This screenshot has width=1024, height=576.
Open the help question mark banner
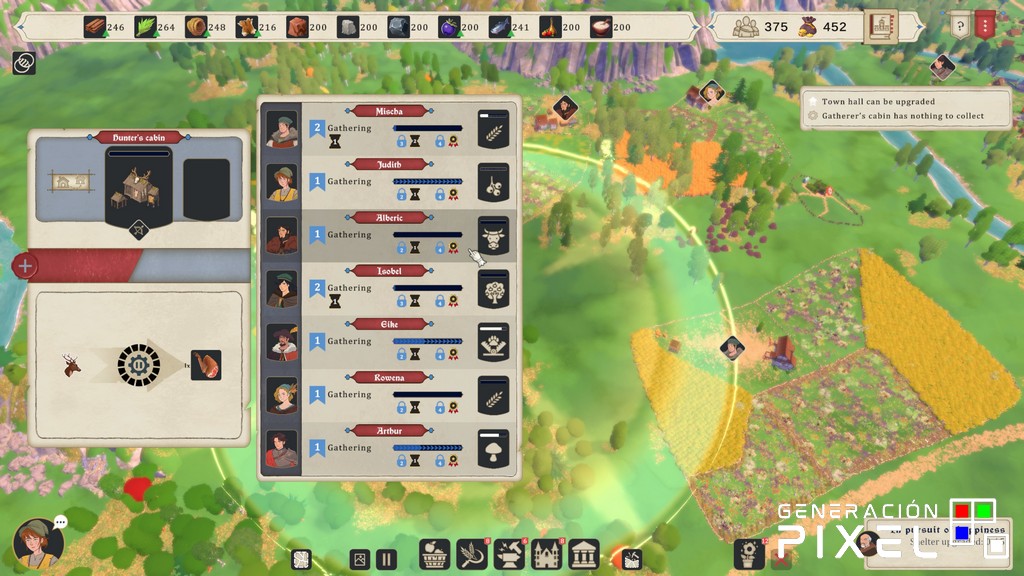(959, 26)
